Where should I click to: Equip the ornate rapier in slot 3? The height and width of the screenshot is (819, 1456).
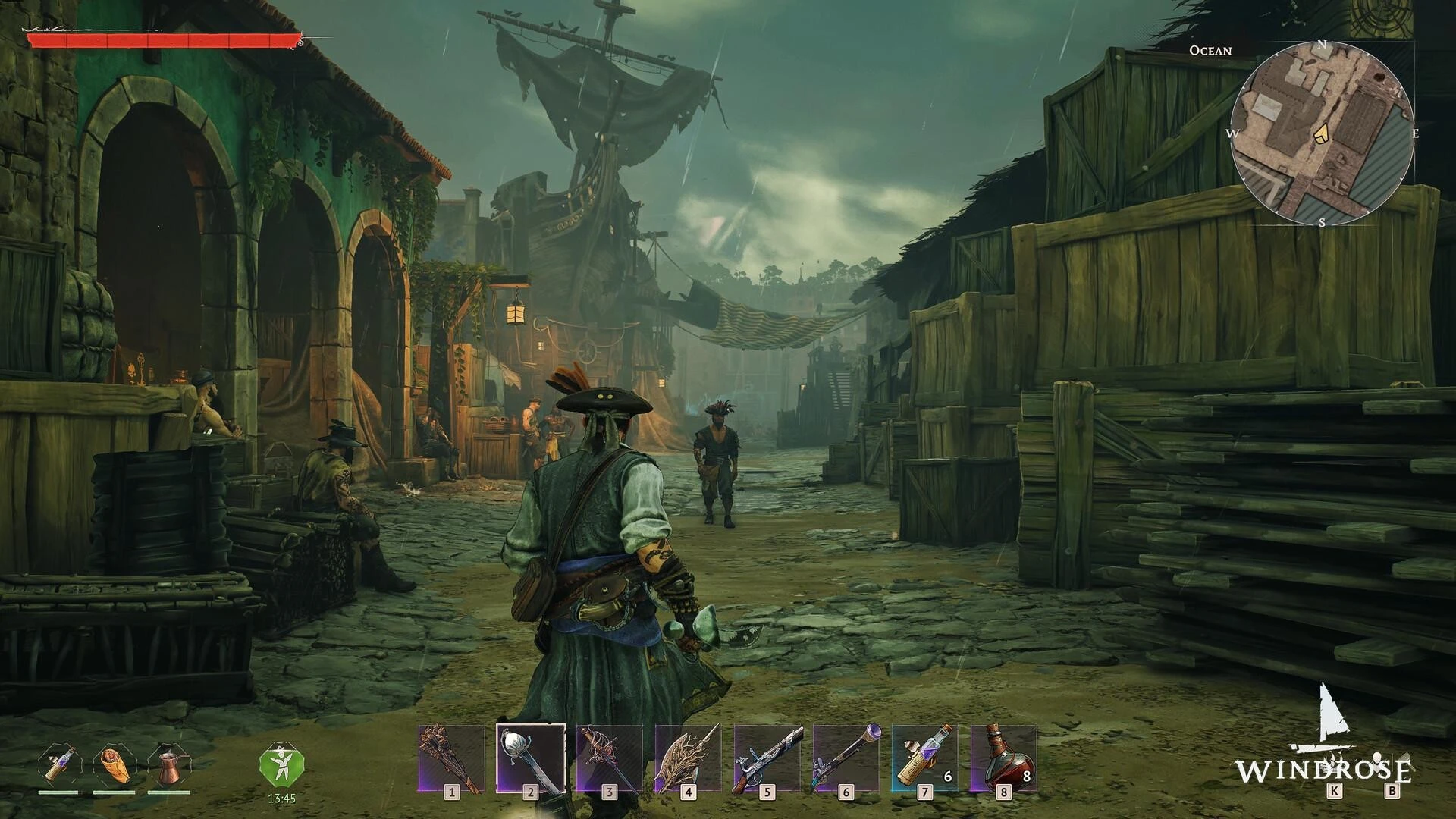(x=609, y=758)
